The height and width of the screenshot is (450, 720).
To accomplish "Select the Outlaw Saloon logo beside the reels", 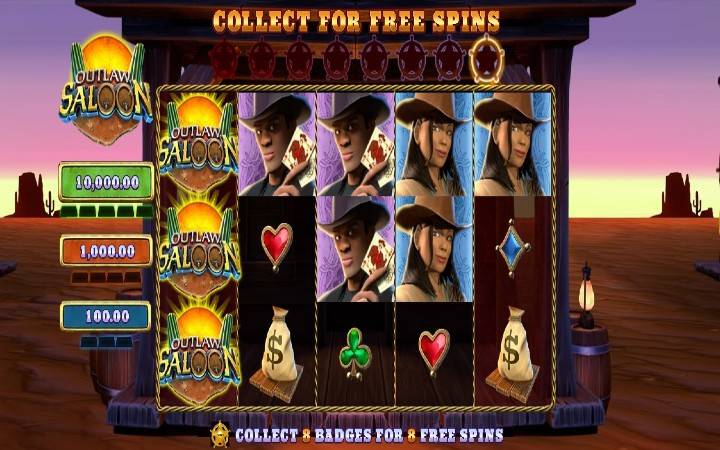I will click(105, 92).
